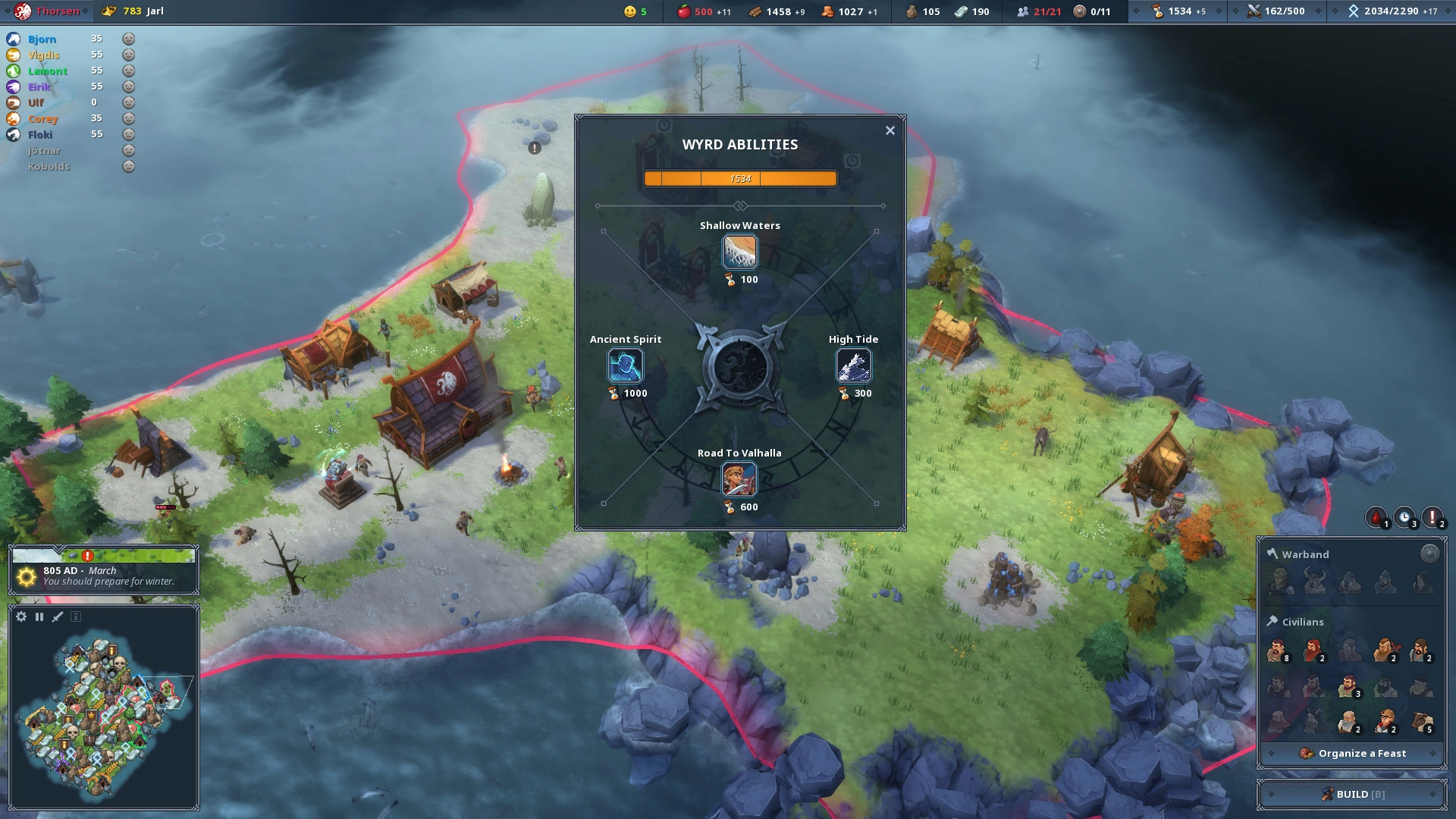Viewport: 1456px width, 819px height.
Task: Choose the Road To Valhalla ability
Action: (739, 479)
